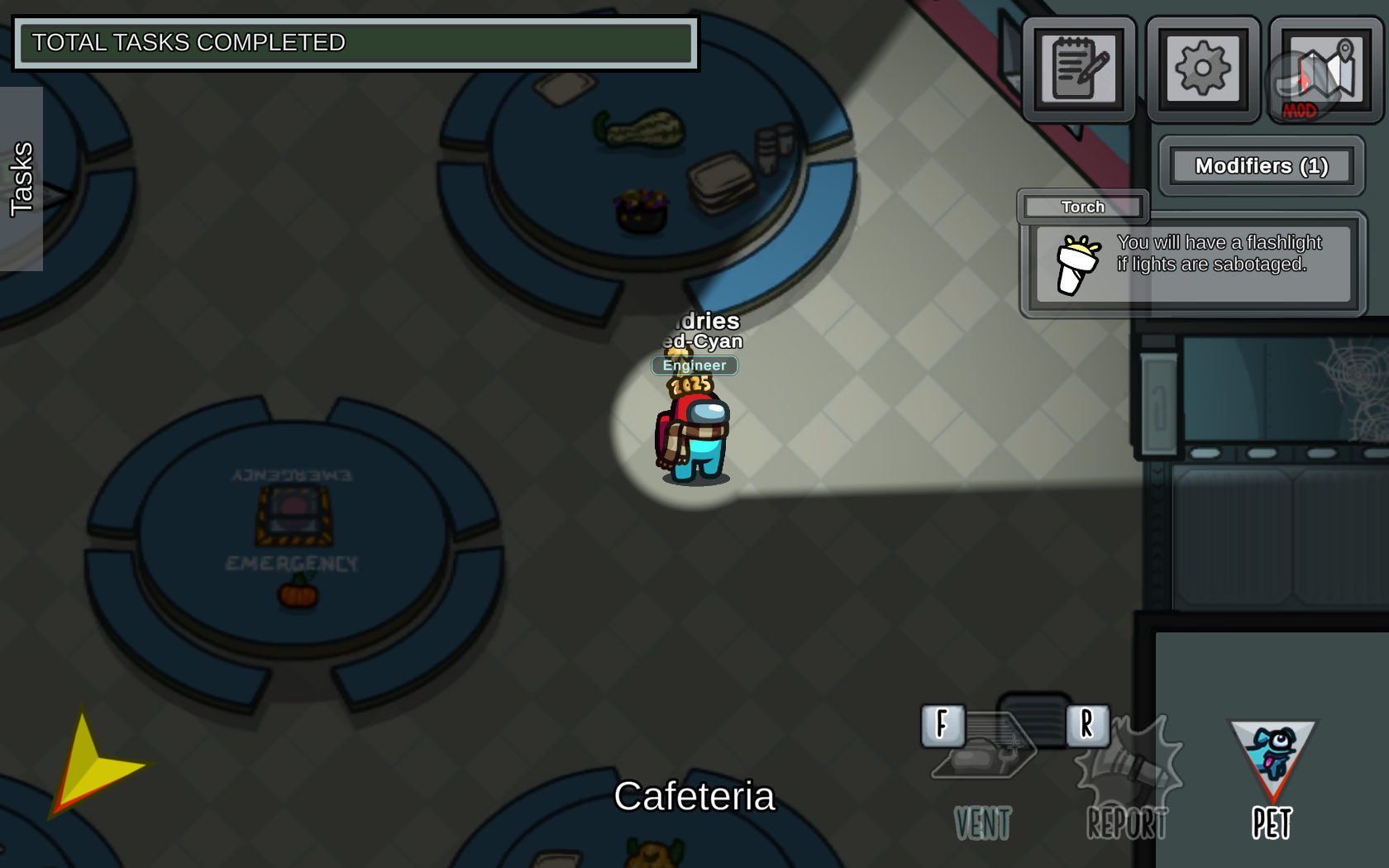Expand the Tasks side panel
This screenshot has height=868, width=1389.
click(21, 179)
